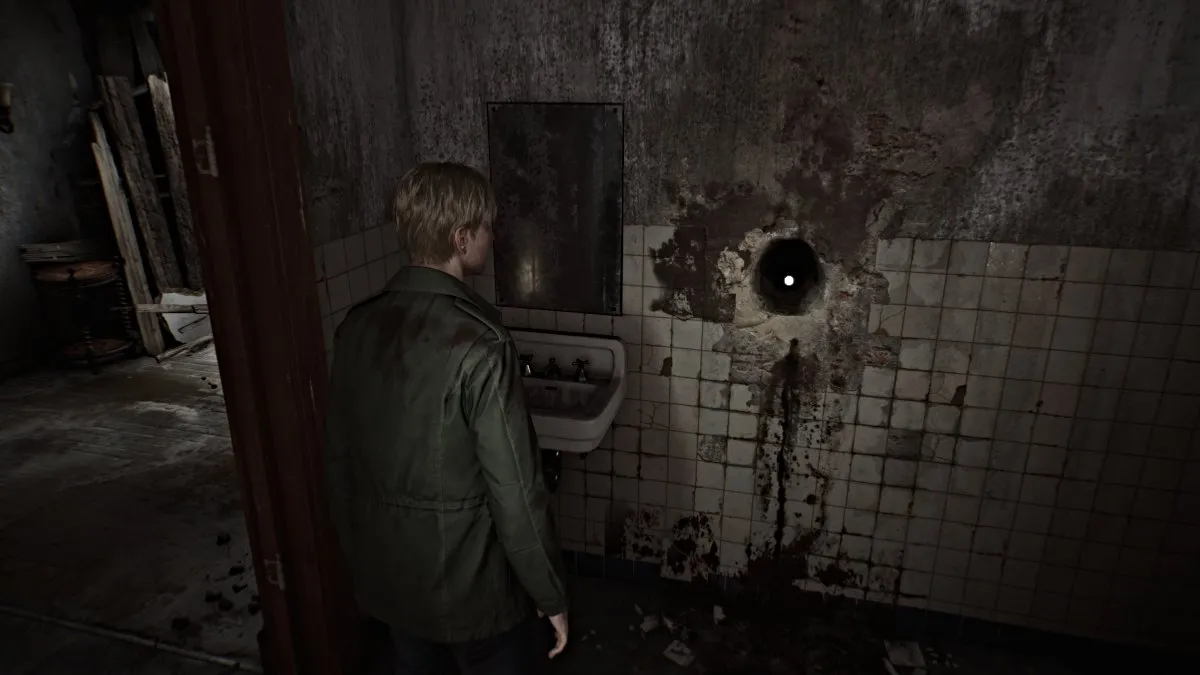Select the white interaction dot marker

click(x=788, y=280)
